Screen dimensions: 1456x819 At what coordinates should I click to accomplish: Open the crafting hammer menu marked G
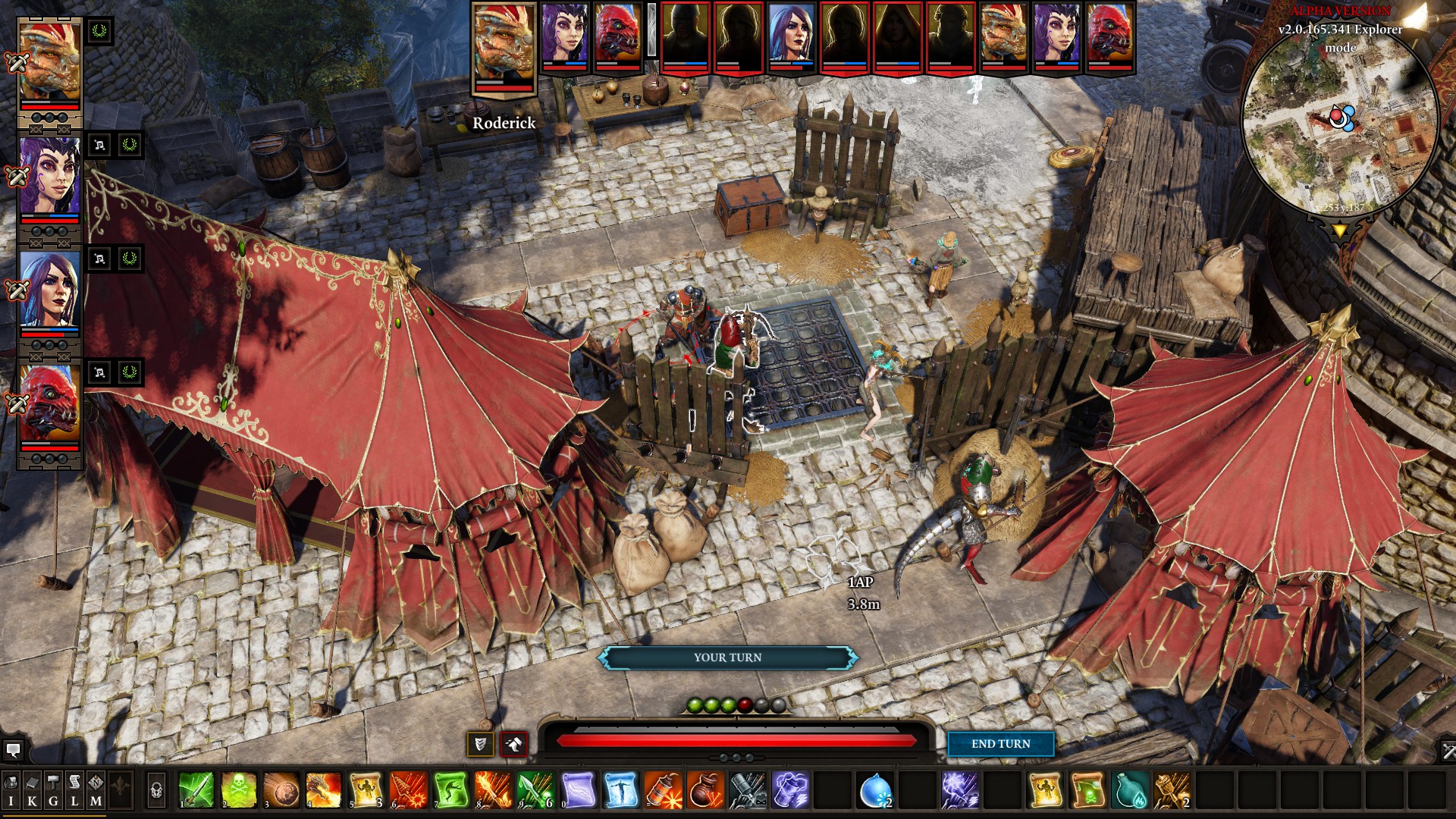coord(53,790)
